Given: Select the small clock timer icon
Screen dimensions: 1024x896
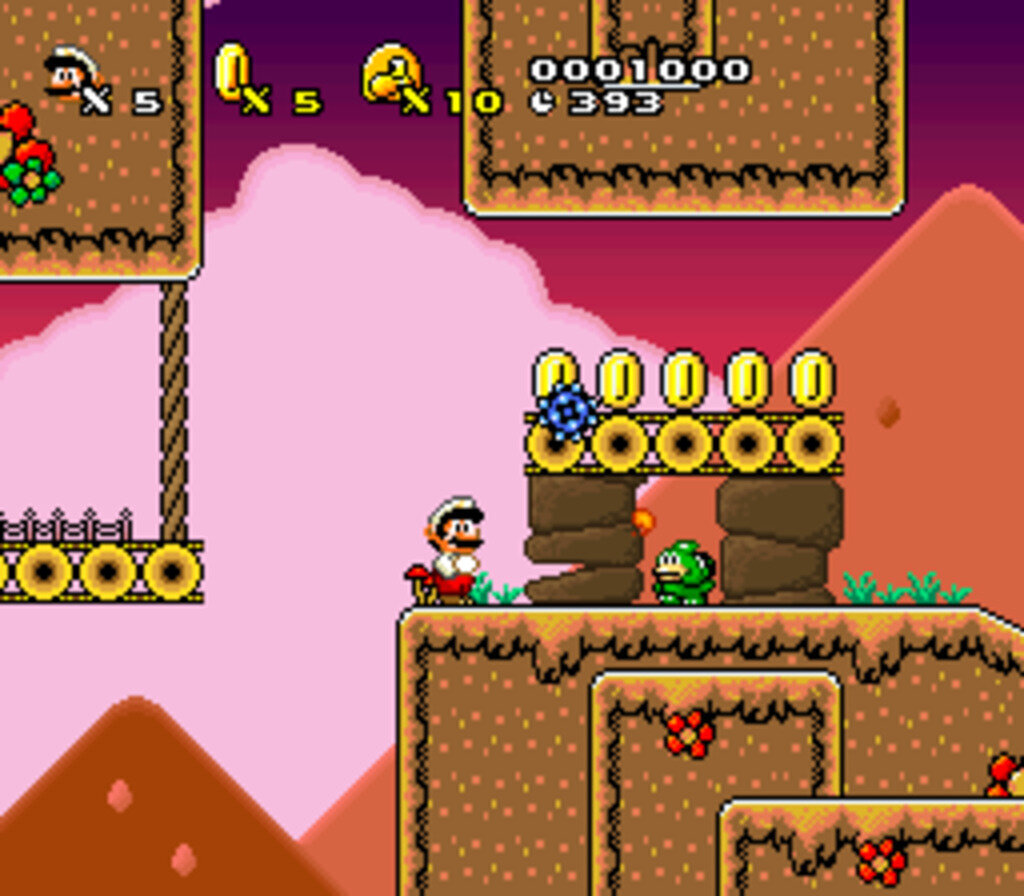Looking at the screenshot, I should pos(543,101).
